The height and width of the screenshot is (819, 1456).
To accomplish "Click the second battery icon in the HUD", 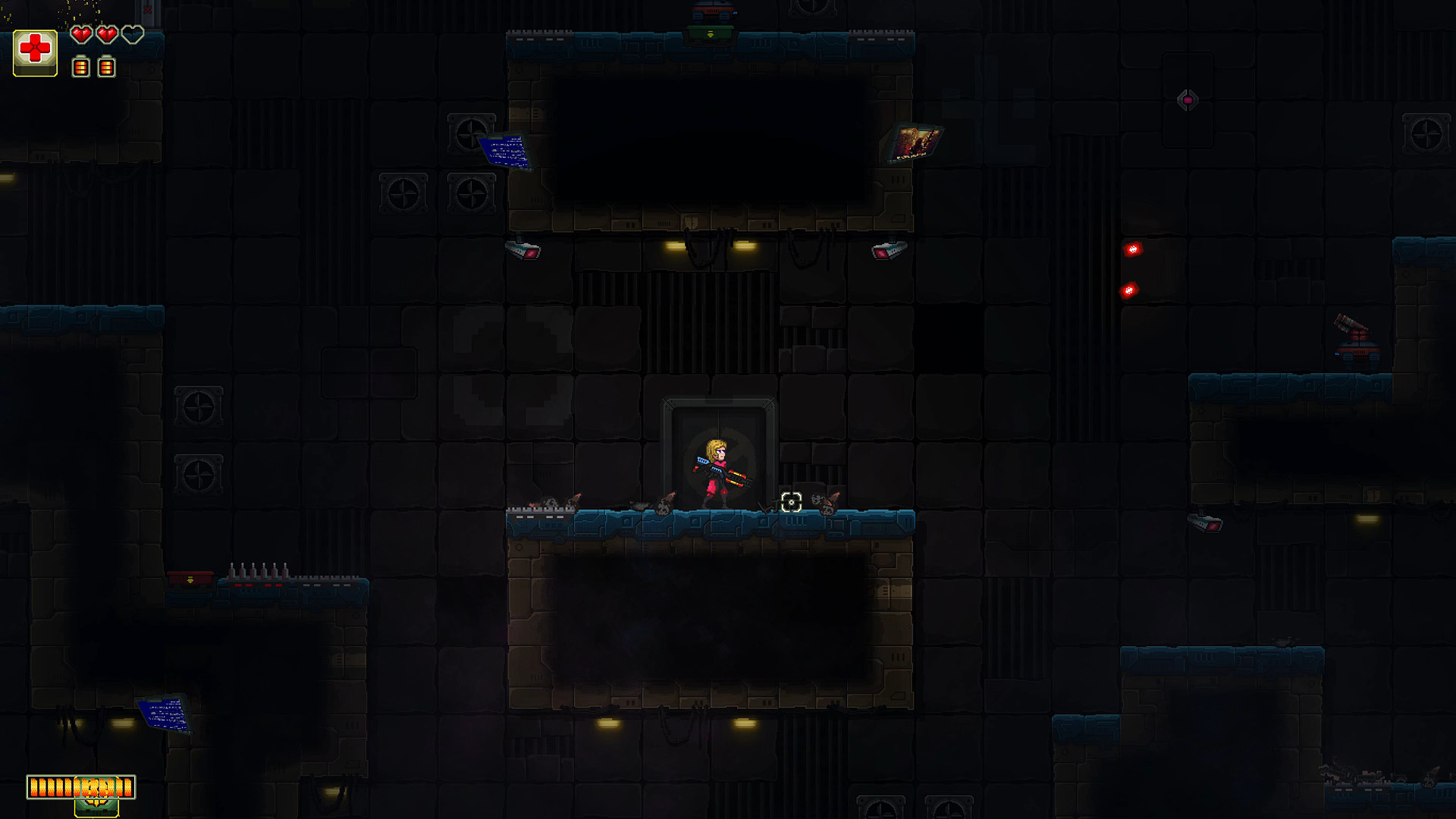I will [106, 67].
